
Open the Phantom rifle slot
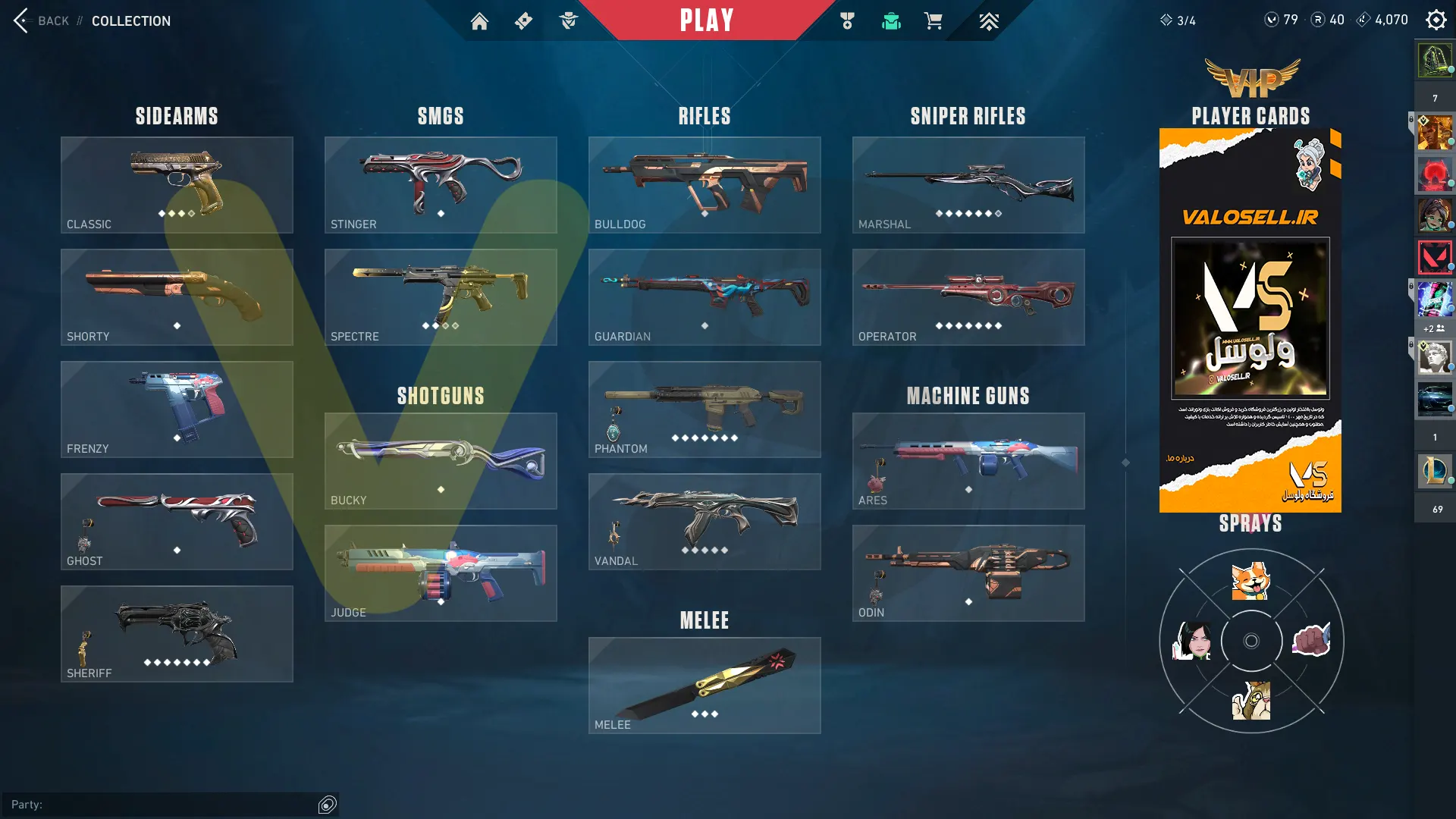[704, 409]
